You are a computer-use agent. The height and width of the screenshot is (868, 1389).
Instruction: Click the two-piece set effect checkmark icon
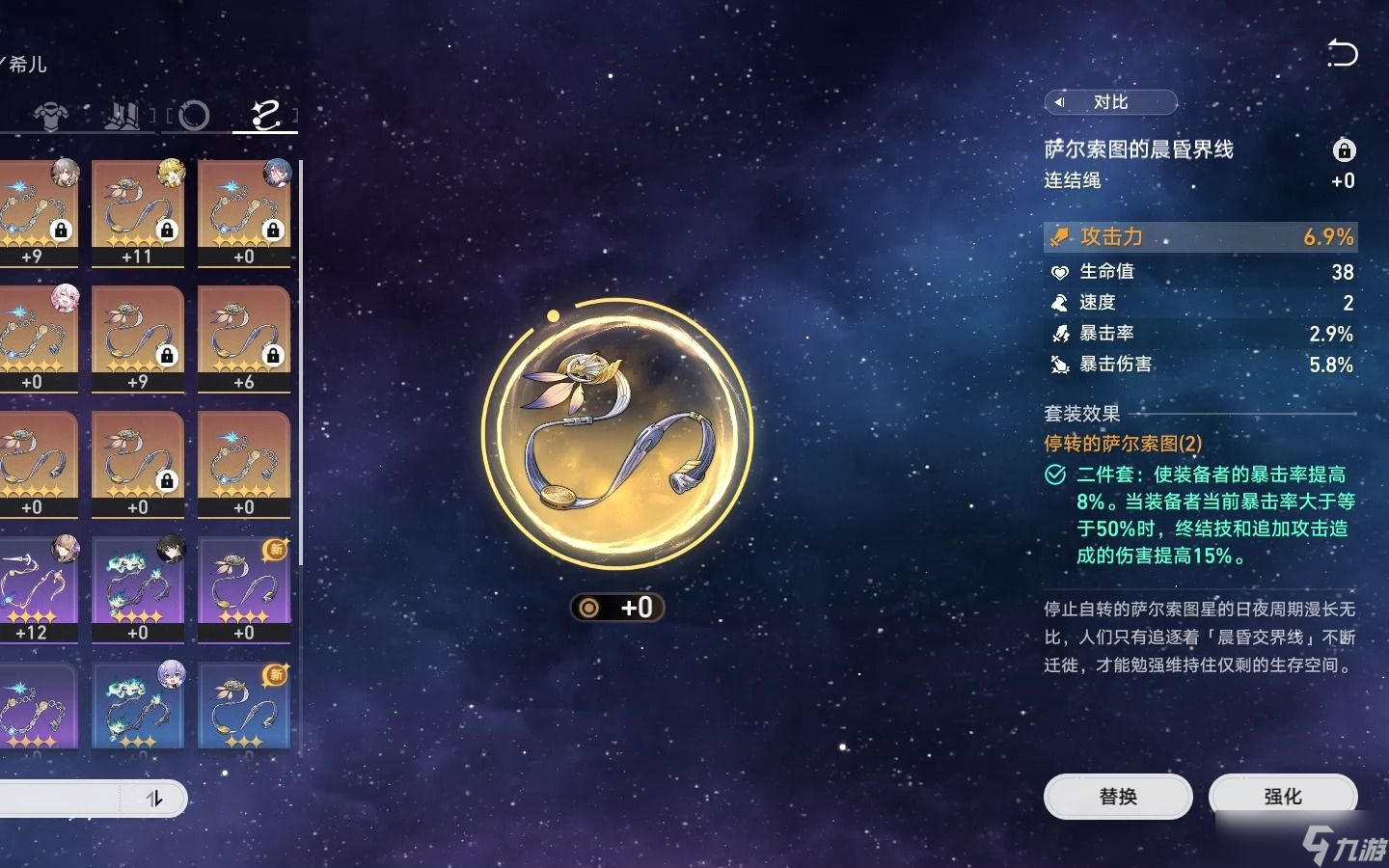pyautogui.click(x=1055, y=475)
